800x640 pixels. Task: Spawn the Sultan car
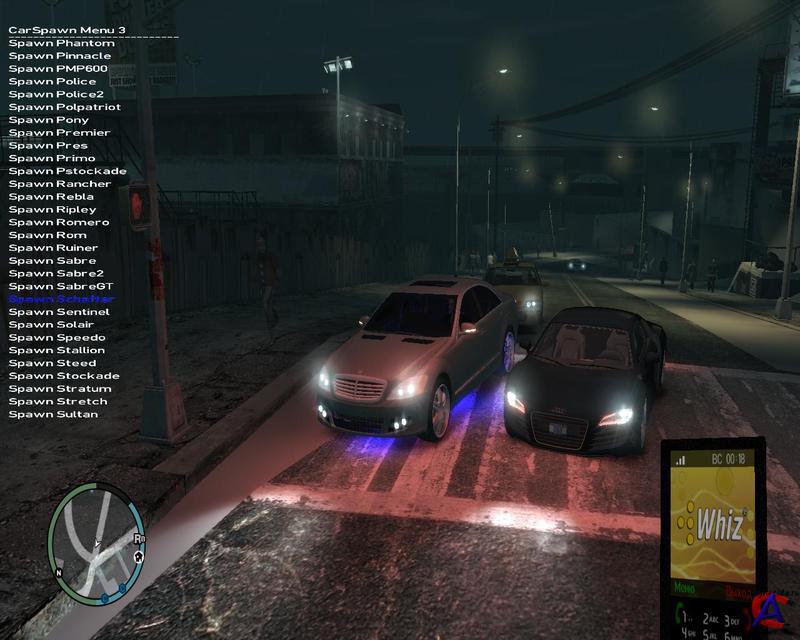coord(53,414)
